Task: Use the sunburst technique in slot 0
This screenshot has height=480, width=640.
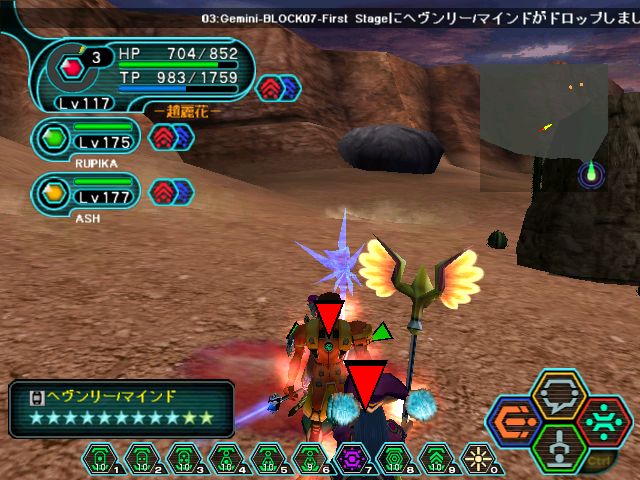Action: (x=478, y=459)
